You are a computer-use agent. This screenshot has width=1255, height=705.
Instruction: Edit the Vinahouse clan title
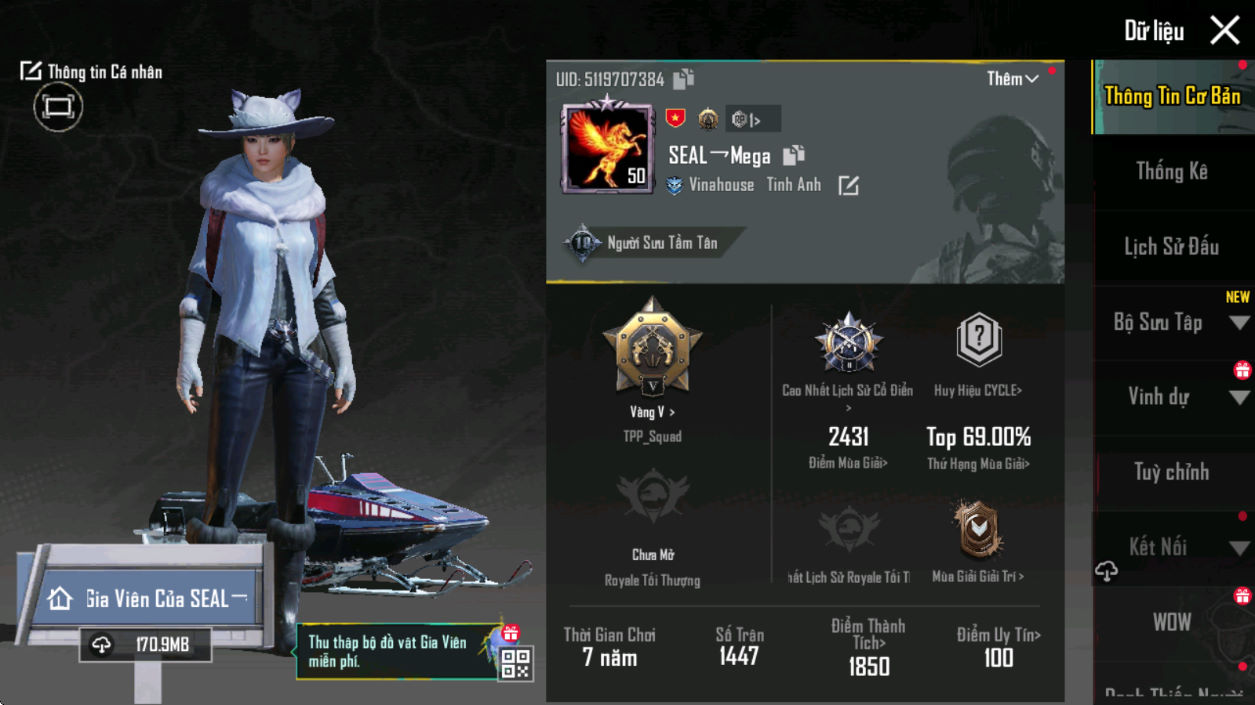pos(848,185)
